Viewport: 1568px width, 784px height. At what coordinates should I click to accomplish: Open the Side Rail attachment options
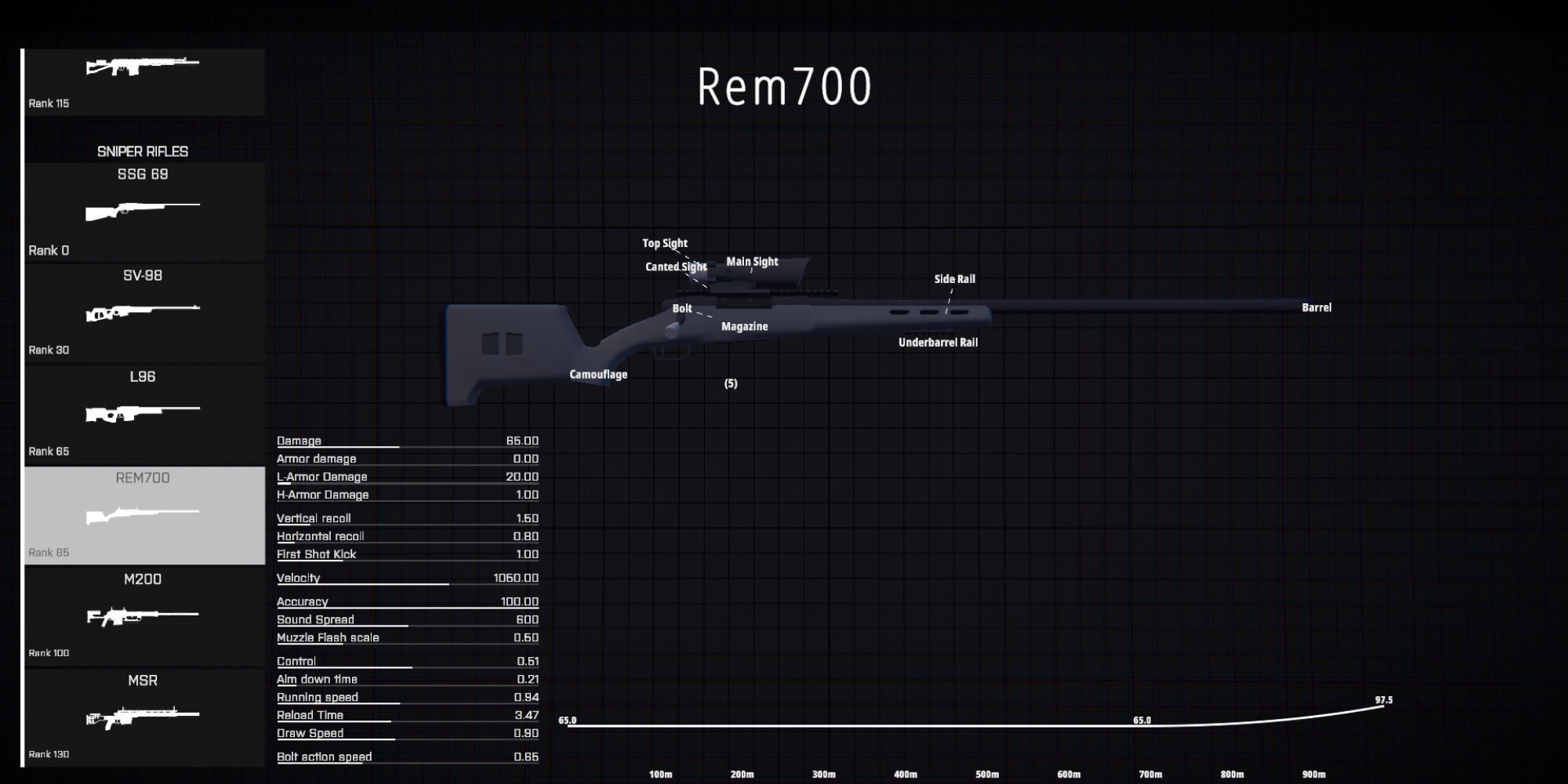point(954,278)
